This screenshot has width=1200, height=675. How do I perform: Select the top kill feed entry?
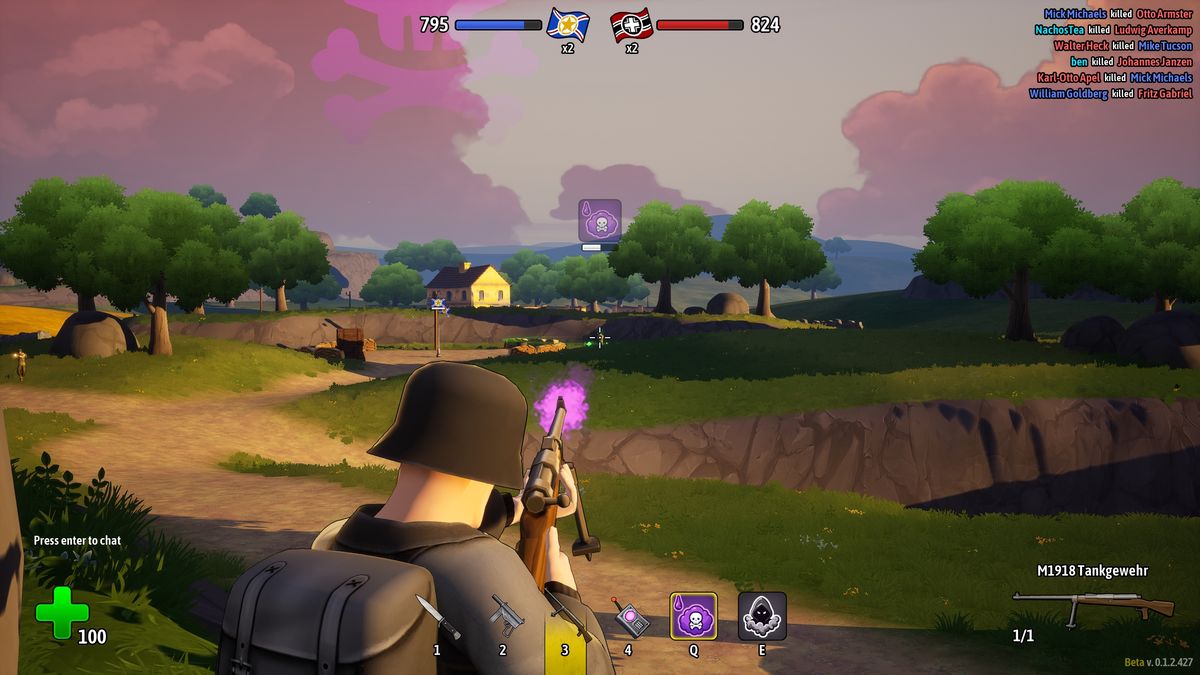click(x=1117, y=14)
